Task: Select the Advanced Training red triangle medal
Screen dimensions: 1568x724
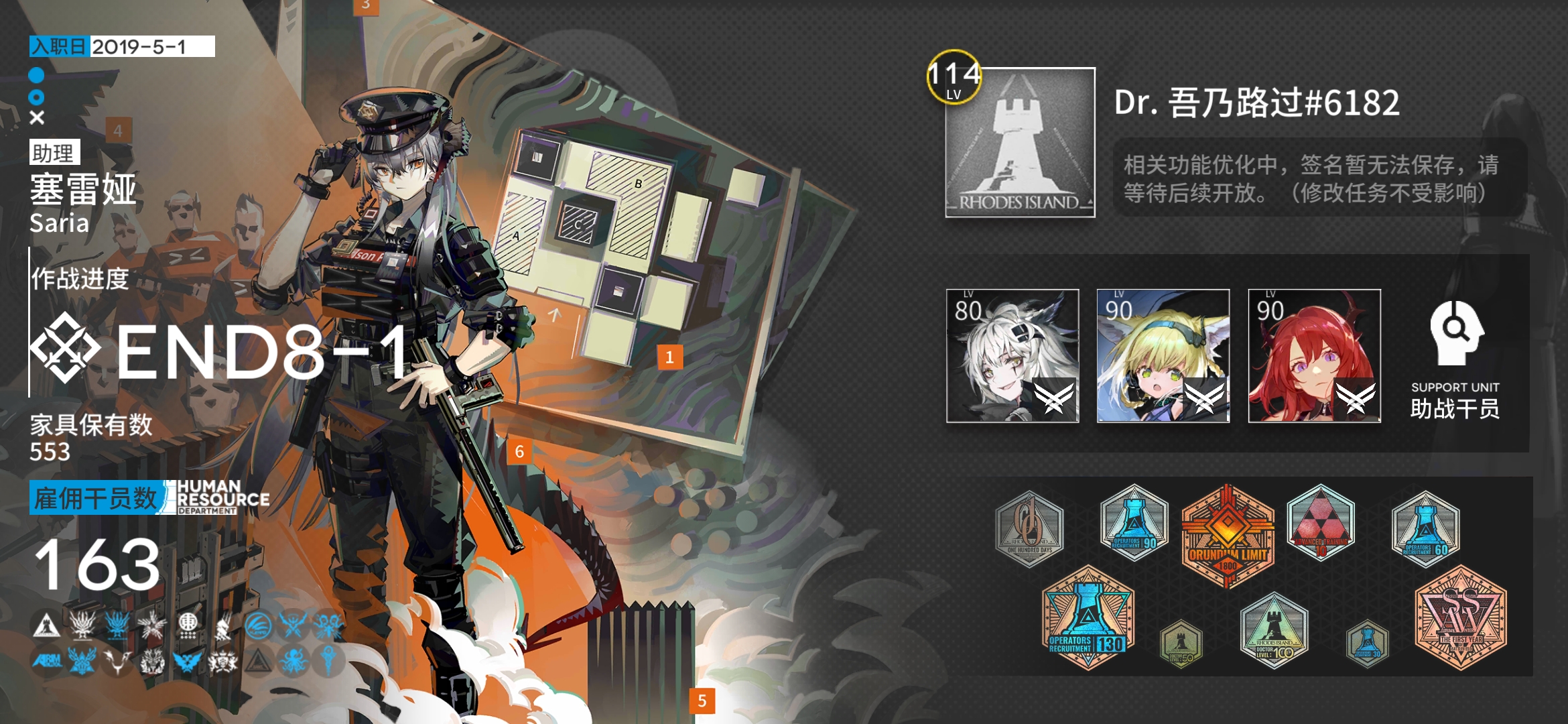Action: (x=1321, y=523)
